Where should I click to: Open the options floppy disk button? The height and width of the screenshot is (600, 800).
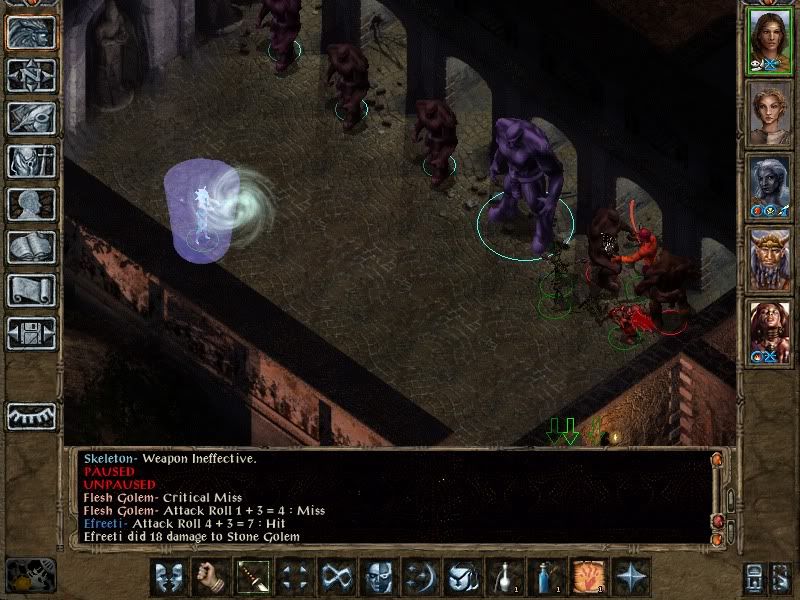click(x=31, y=332)
